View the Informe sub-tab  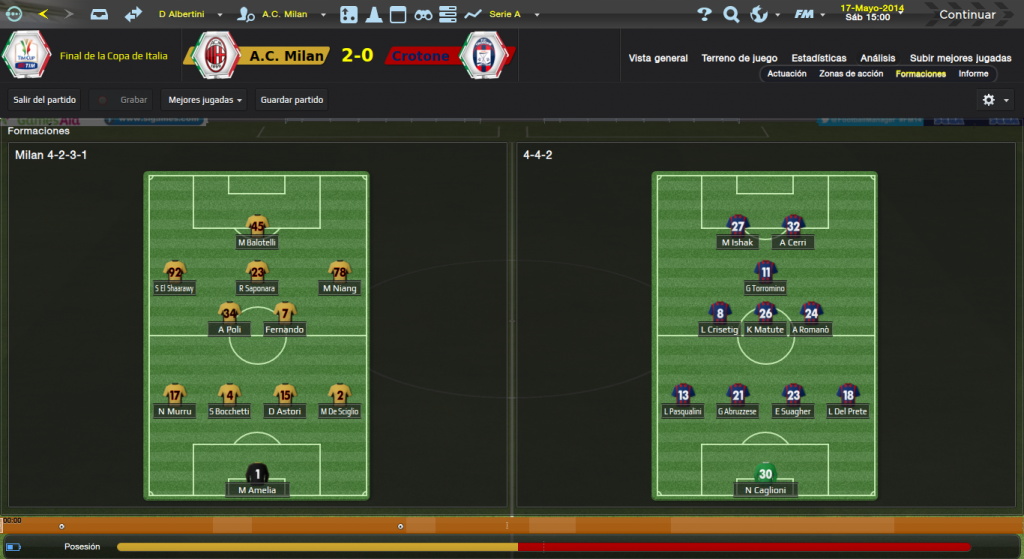coord(973,74)
